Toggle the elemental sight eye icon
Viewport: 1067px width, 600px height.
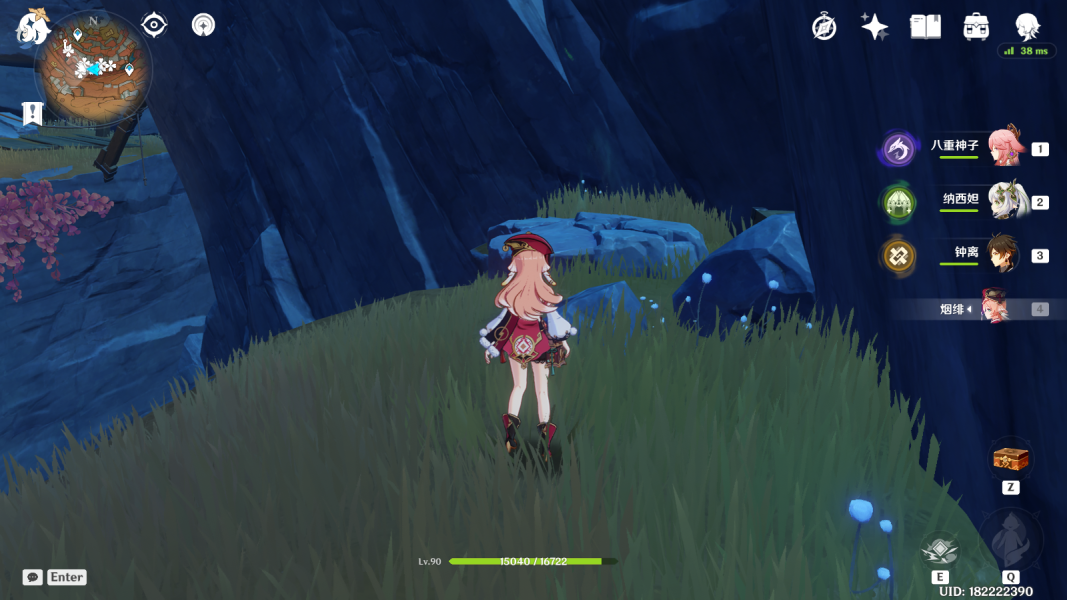tap(154, 25)
